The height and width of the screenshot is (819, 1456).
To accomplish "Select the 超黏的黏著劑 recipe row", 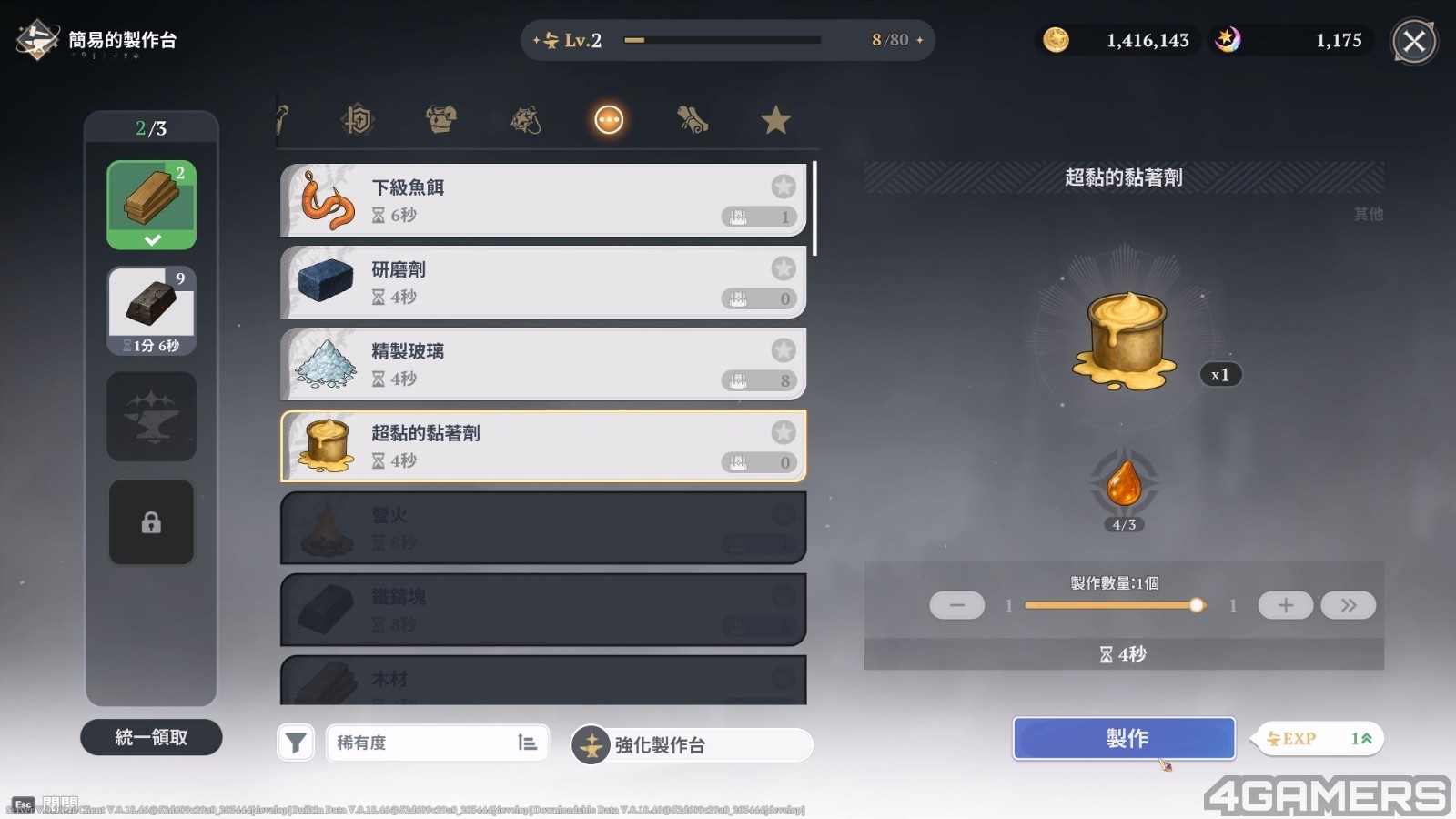I will [543, 446].
